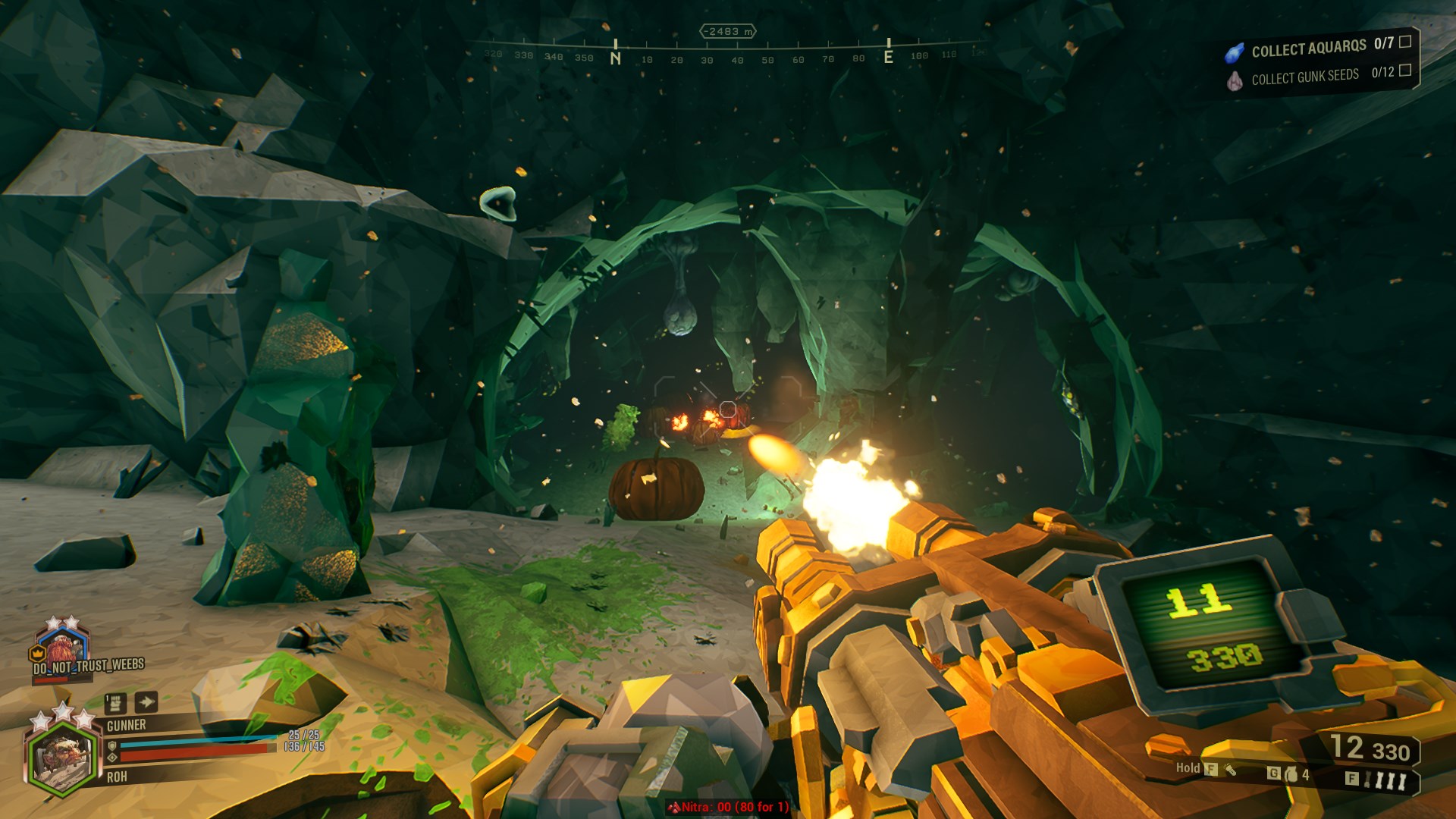Viewport: 1456px width, 819px height.
Task: Click the gold crown badge on DO_NOT_TRUST_WEEBS
Action: click(37, 652)
